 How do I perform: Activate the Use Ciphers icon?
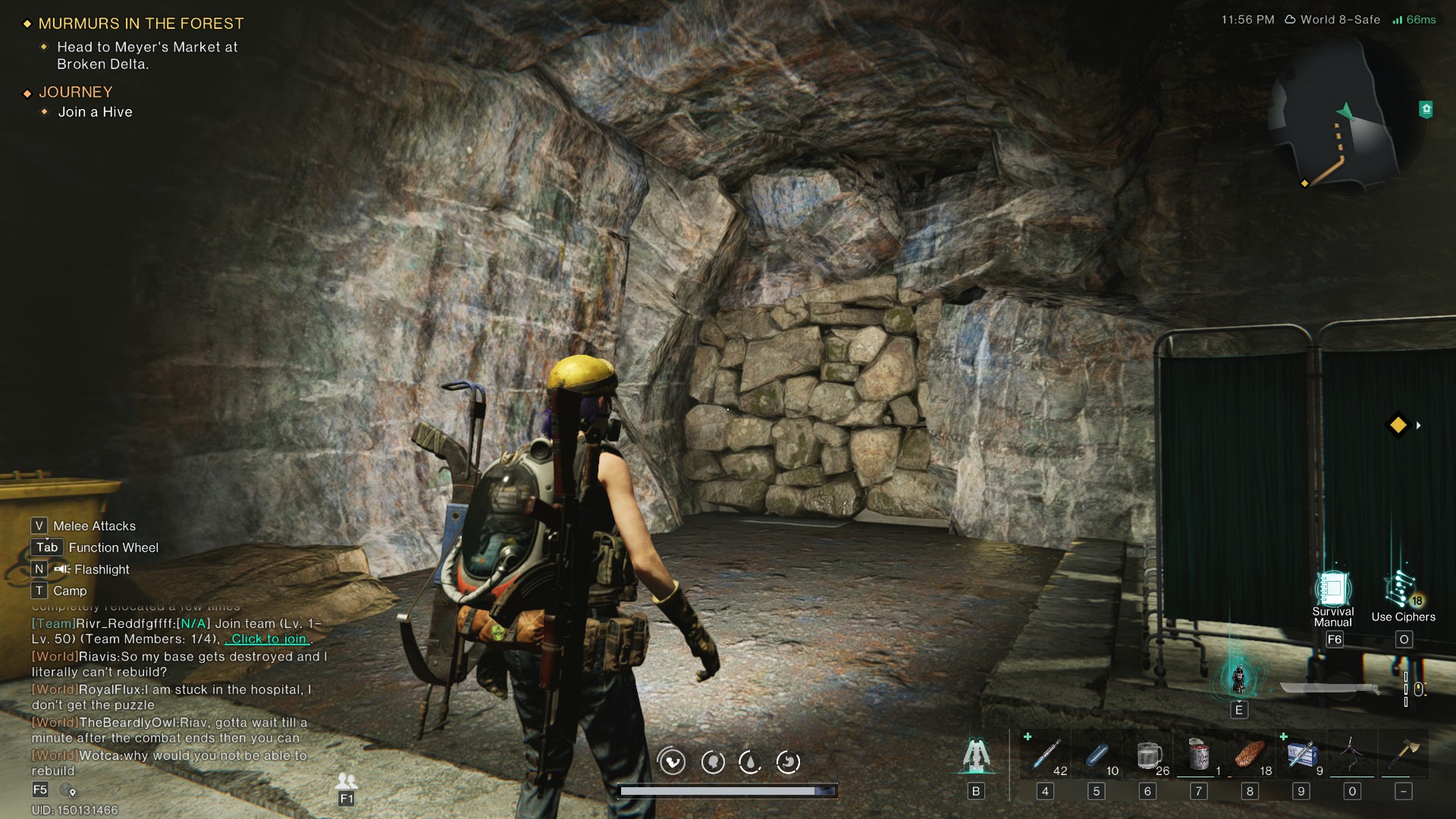tap(1402, 591)
